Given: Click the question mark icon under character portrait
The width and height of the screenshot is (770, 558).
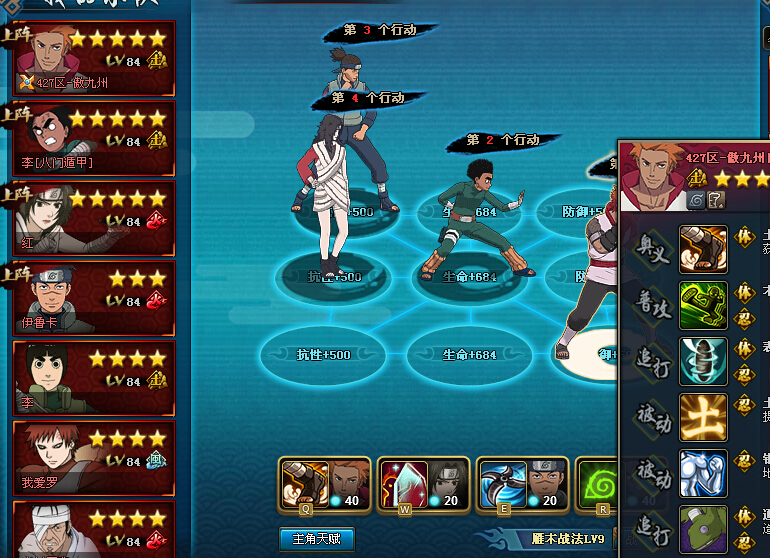Looking at the screenshot, I should pos(716,200).
